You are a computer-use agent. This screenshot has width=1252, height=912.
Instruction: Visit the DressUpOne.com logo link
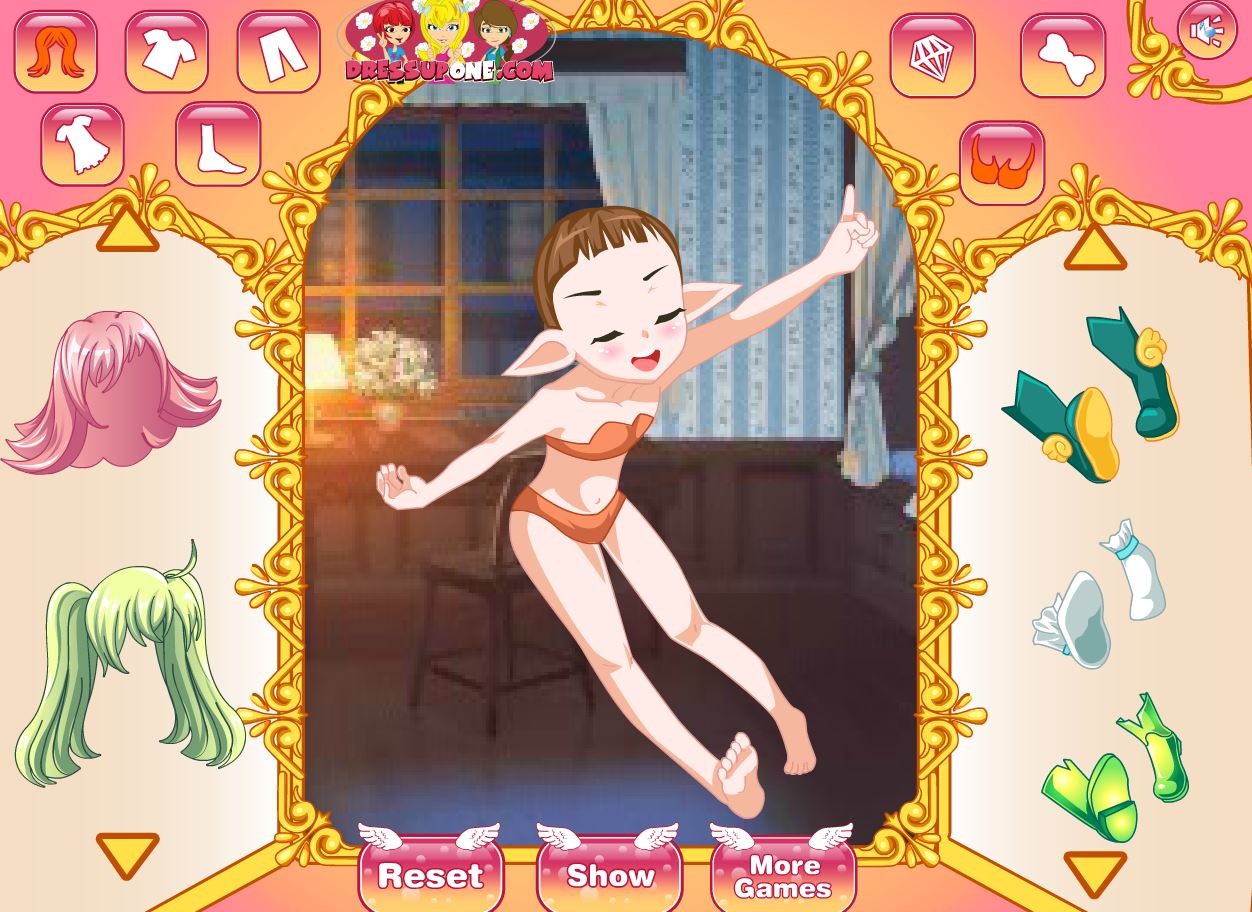coord(447,45)
